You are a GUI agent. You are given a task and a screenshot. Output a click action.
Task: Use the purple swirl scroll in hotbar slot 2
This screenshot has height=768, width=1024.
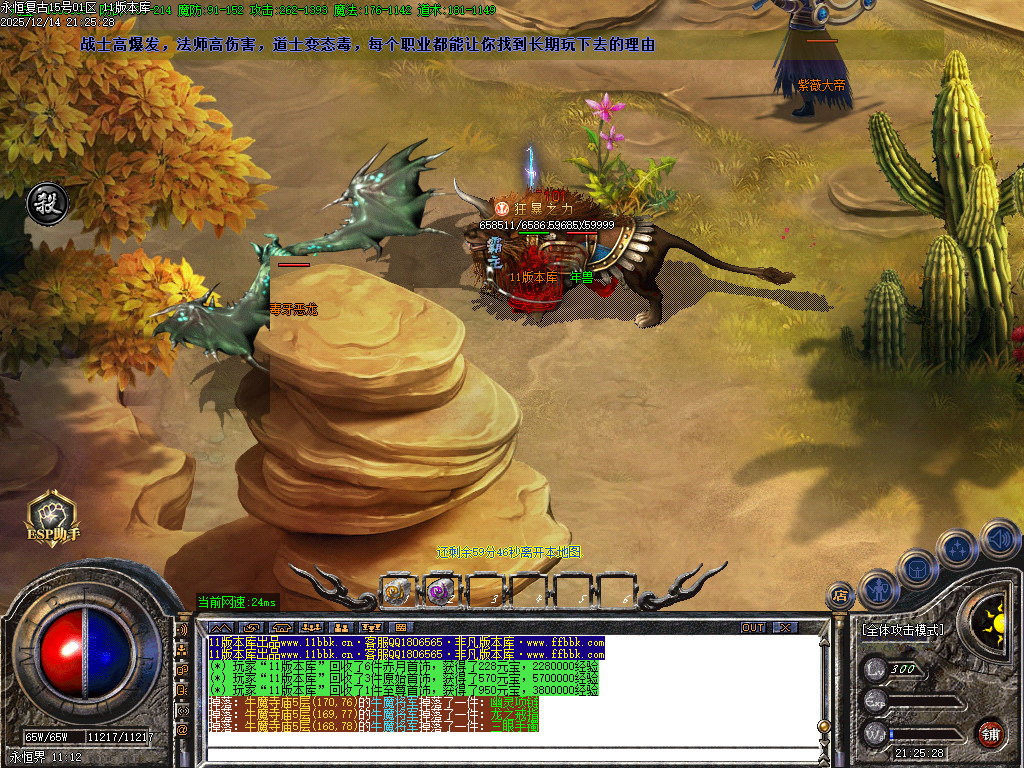[x=441, y=592]
